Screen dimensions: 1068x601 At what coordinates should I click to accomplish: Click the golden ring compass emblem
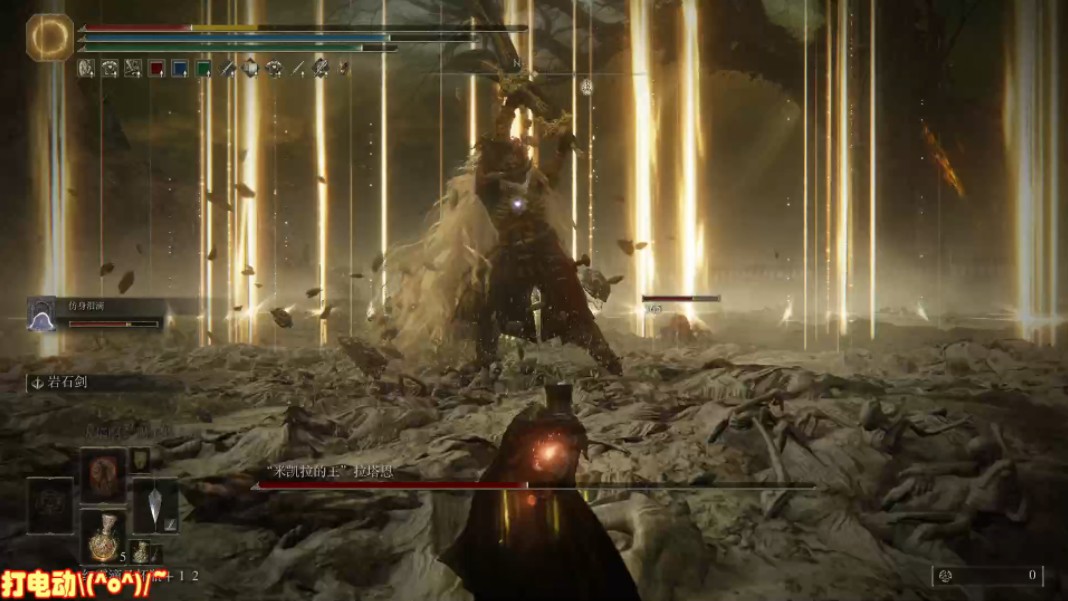(49, 37)
